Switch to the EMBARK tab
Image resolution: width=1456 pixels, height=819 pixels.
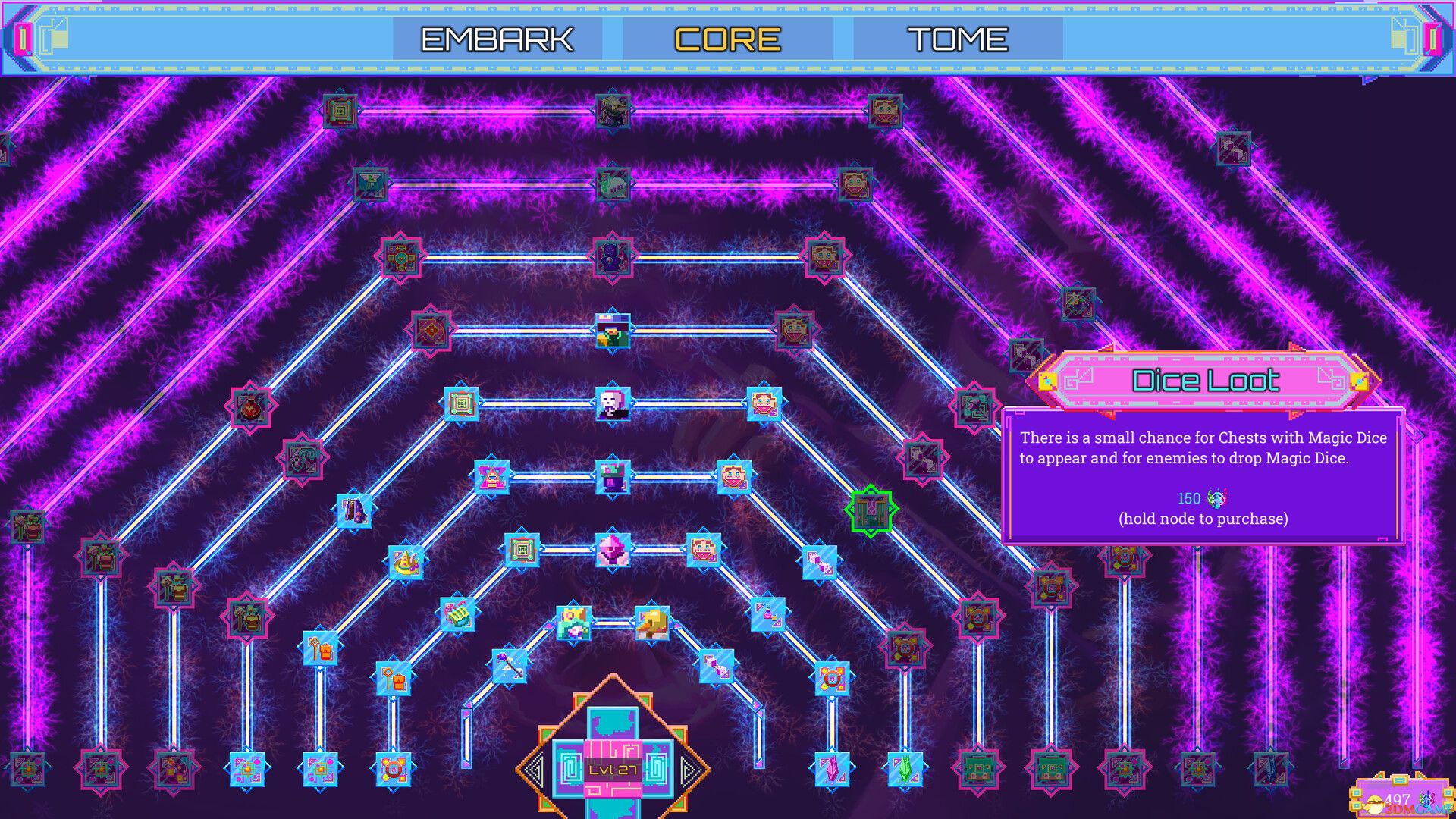click(x=498, y=38)
